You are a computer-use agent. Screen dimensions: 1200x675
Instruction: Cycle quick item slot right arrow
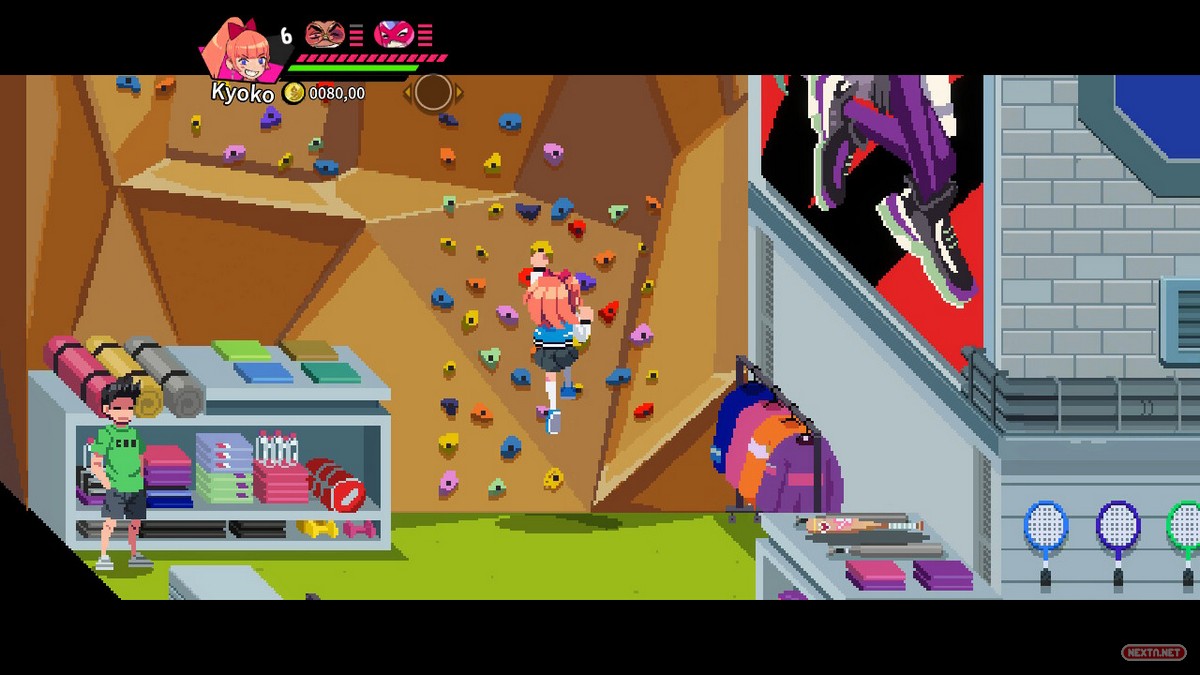pos(459,93)
